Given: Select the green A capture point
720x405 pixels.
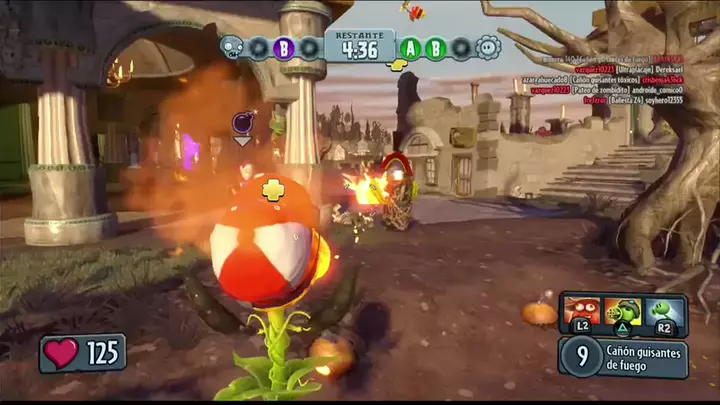Looking at the screenshot, I should [x=411, y=47].
